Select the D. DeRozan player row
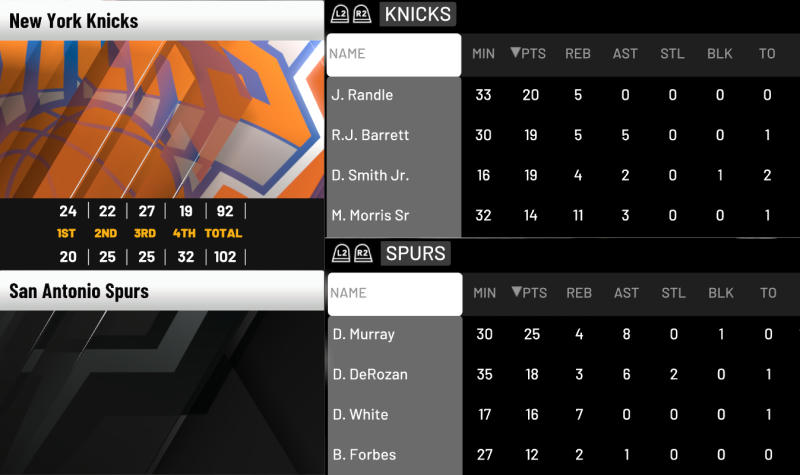 (394, 374)
